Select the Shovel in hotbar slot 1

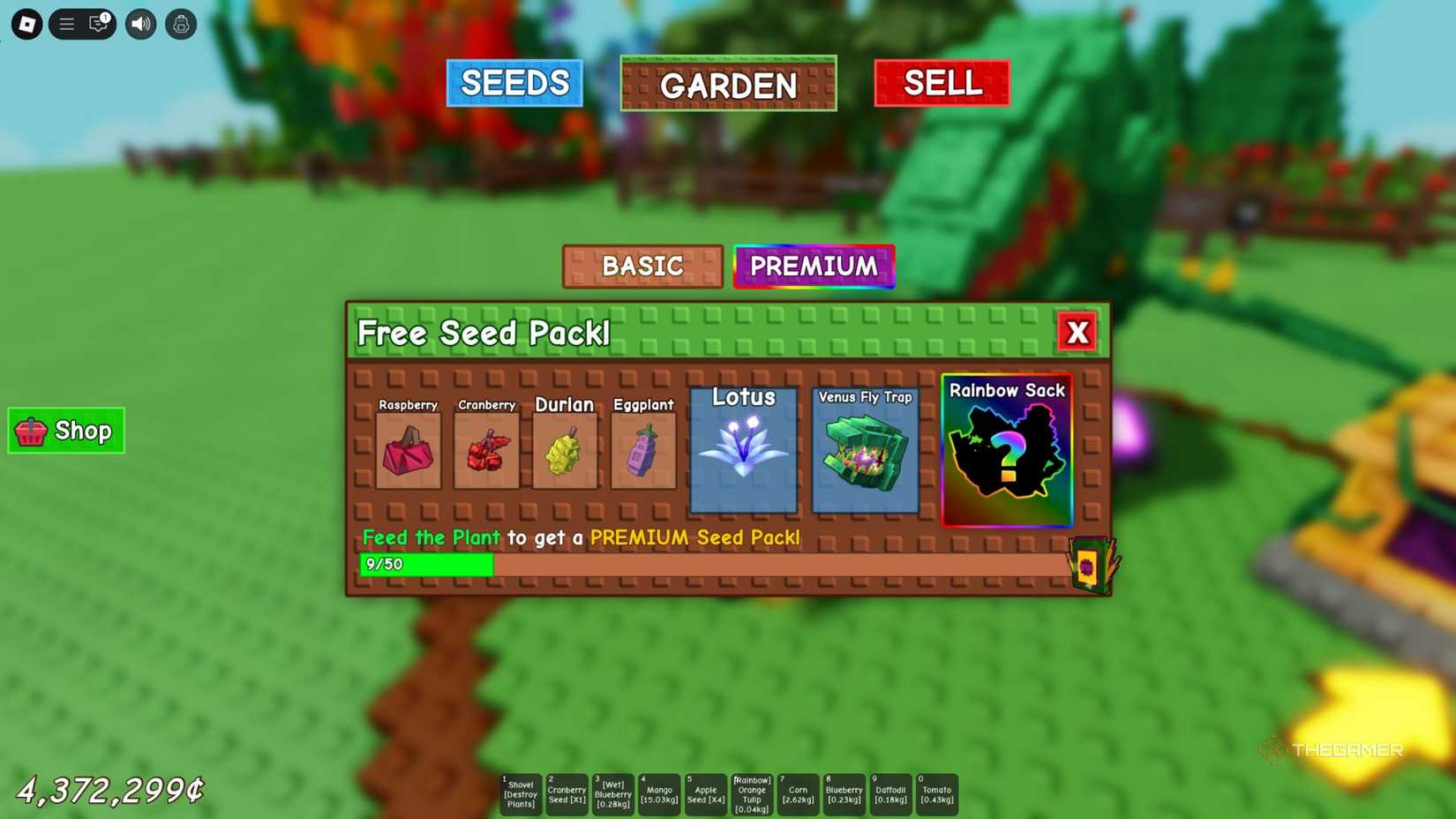point(520,793)
